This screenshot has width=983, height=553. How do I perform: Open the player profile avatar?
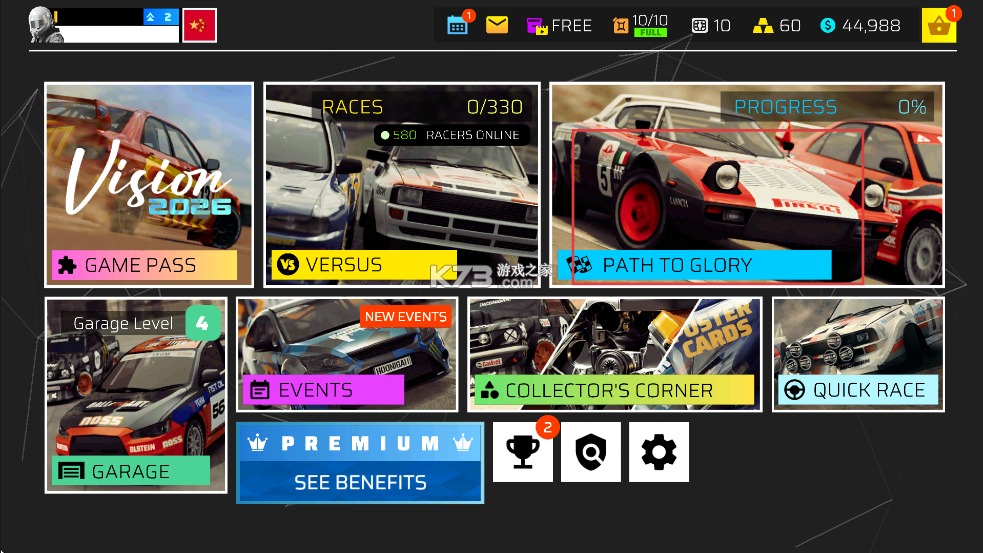[46, 25]
